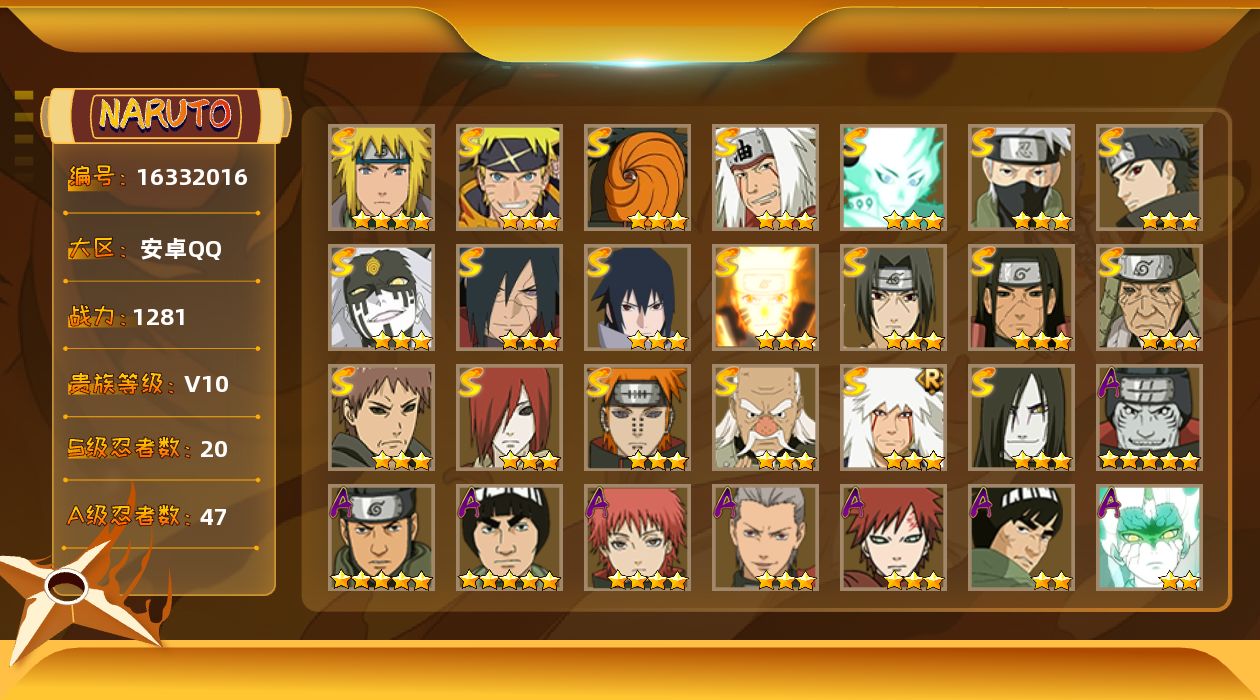Pick the grey-masked helmeted A-rank ninja
Image resolution: width=1260 pixels, height=700 pixels.
pos(1149,417)
